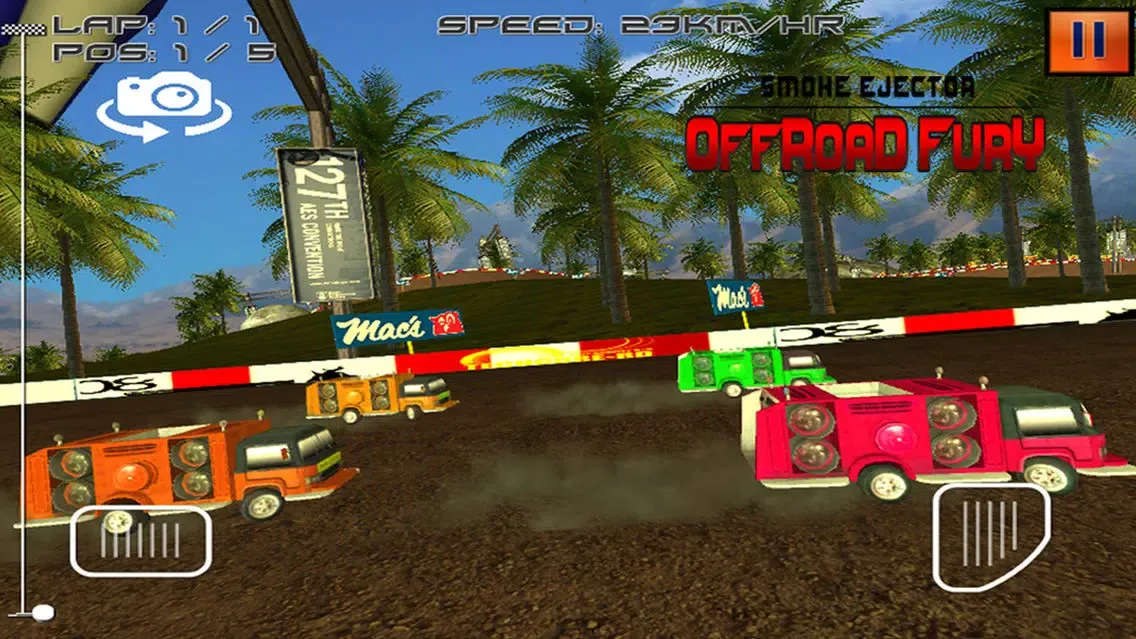Image resolution: width=1136 pixels, height=639 pixels.
Task: Tap the right accelerator pedal
Action: [990, 536]
